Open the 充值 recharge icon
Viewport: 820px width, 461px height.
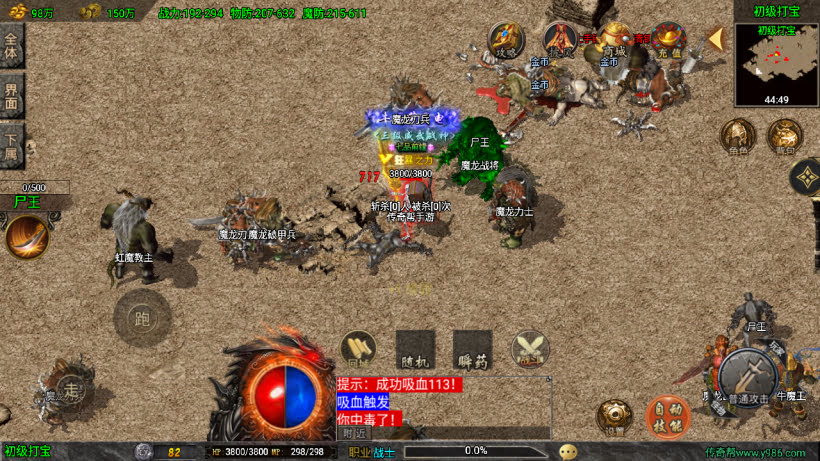pyautogui.click(x=667, y=41)
